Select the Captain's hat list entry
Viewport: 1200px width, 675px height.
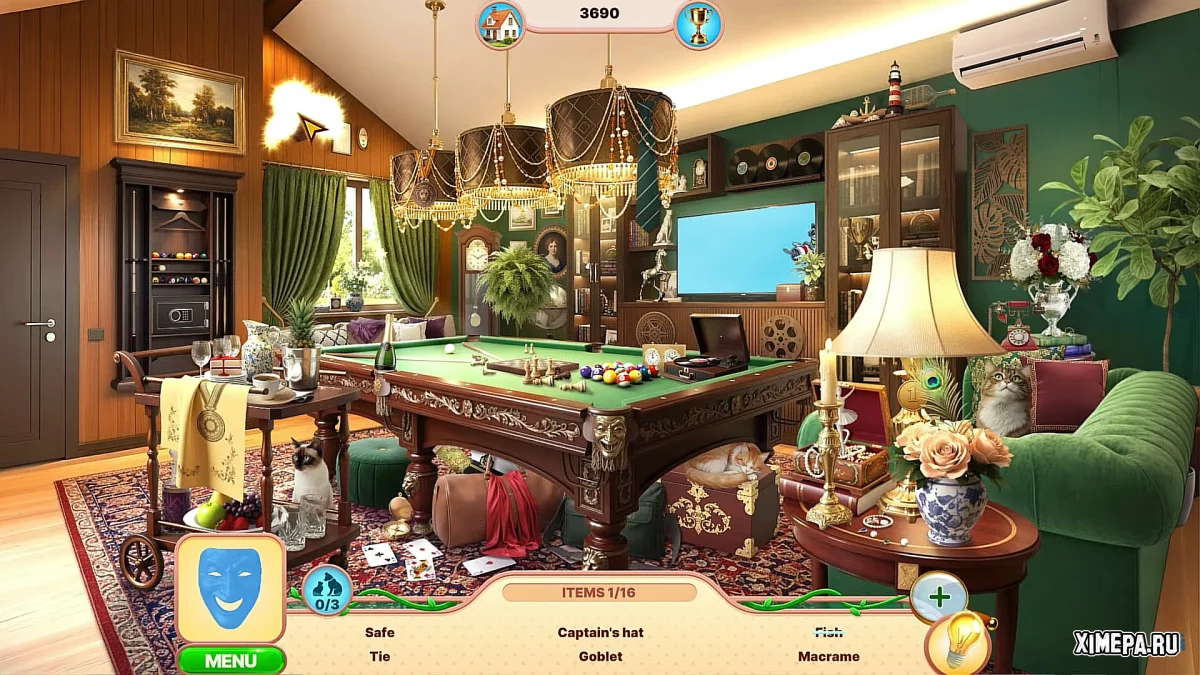[x=600, y=632]
